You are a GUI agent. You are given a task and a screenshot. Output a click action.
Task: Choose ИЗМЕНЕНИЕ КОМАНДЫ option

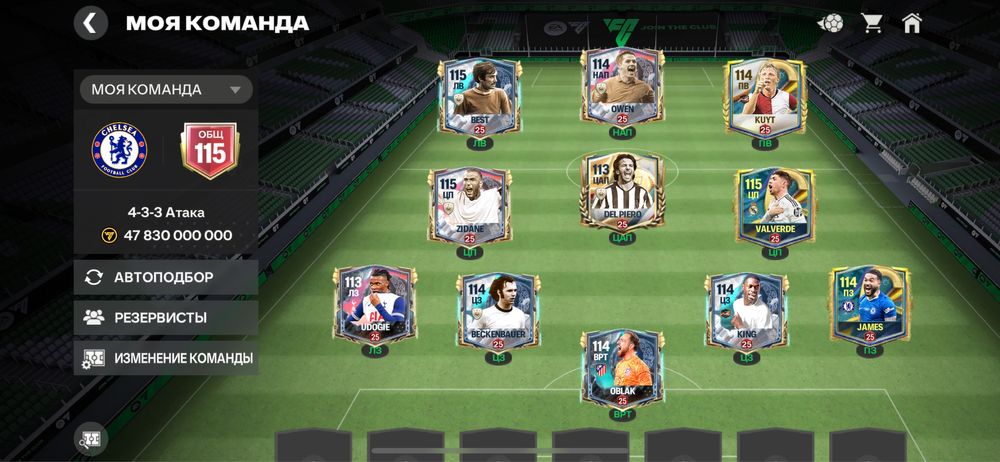(166, 357)
